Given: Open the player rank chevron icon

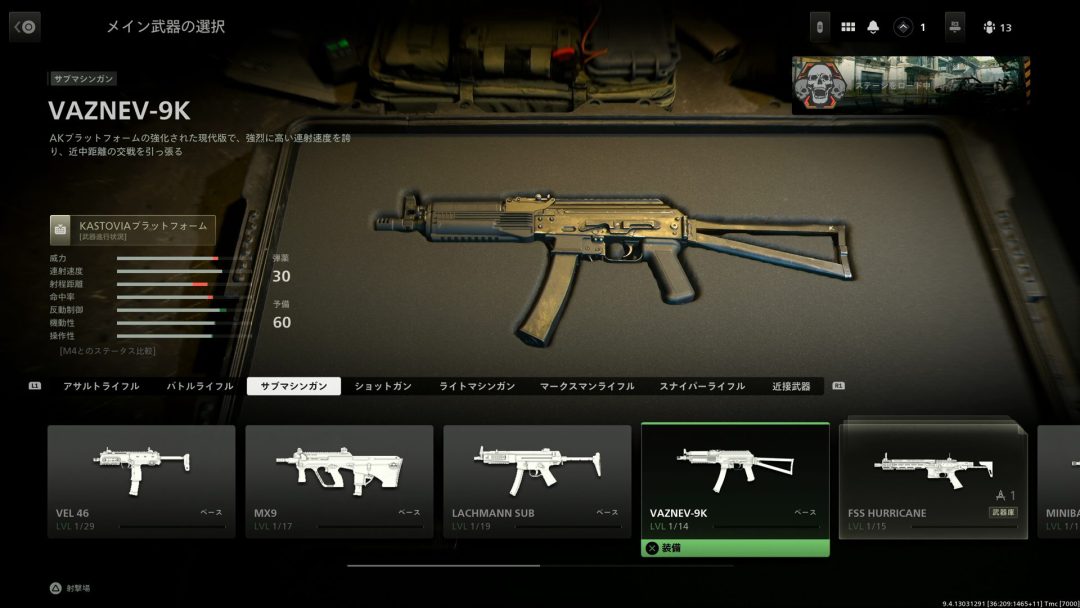Looking at the screenshot, I should [x=903, y=27].
